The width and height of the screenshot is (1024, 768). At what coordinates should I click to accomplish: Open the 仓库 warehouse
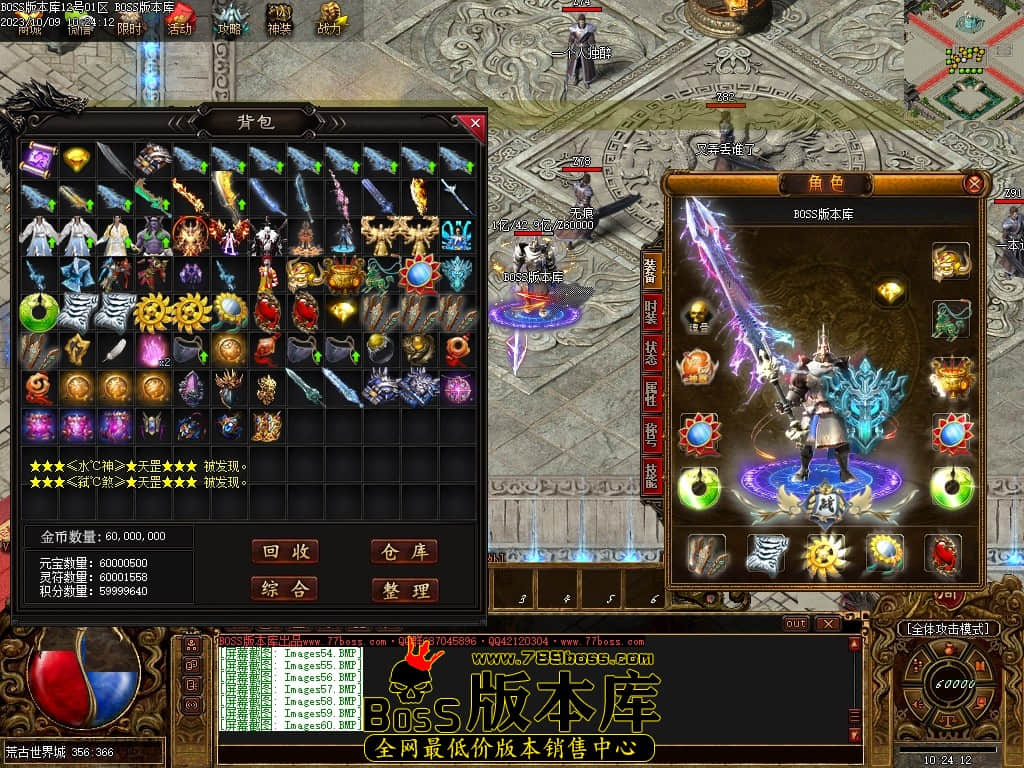pyautogui.click(x=404, y=552)
